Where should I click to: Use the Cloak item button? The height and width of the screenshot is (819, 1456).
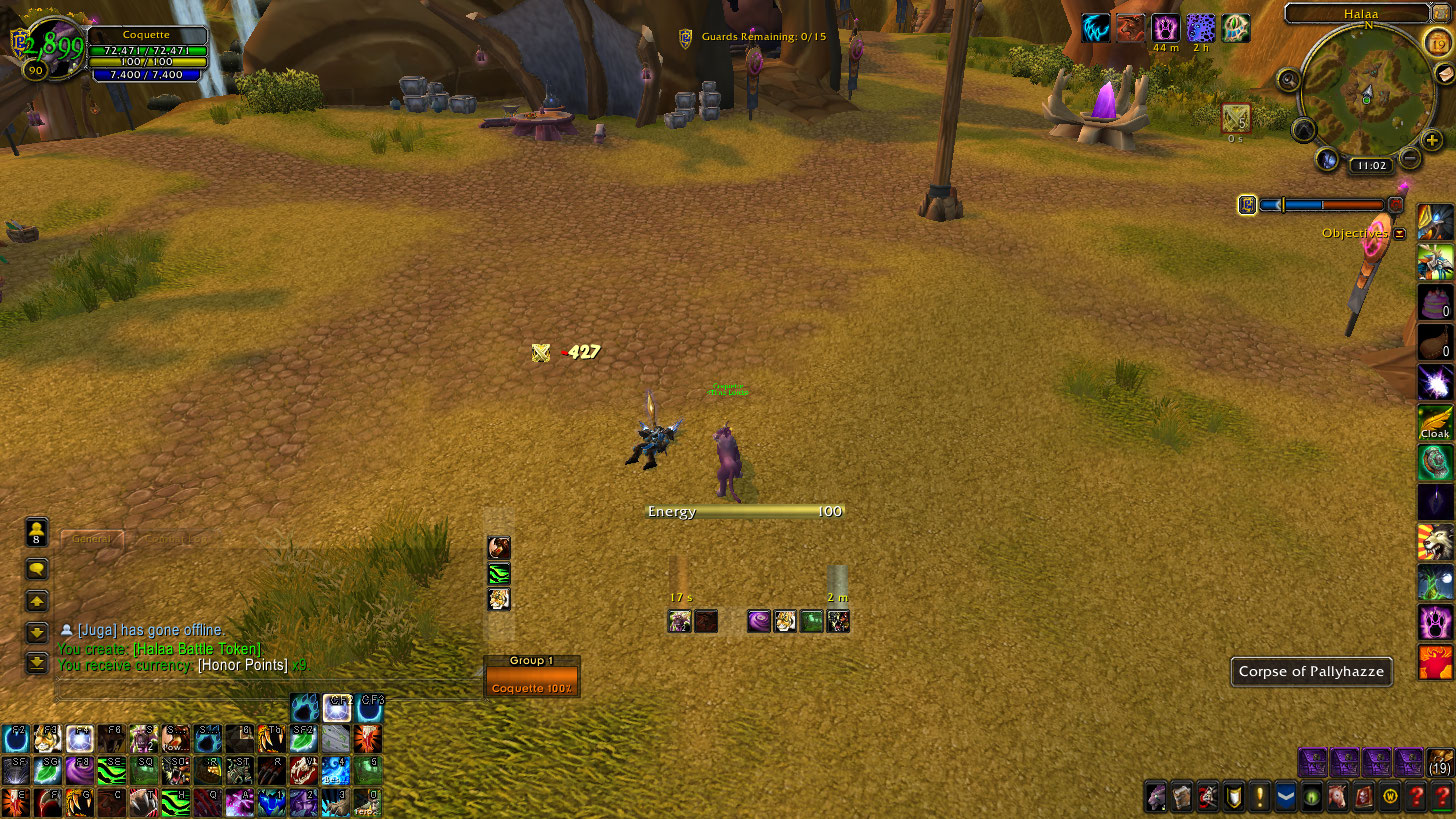(1435, 422)
